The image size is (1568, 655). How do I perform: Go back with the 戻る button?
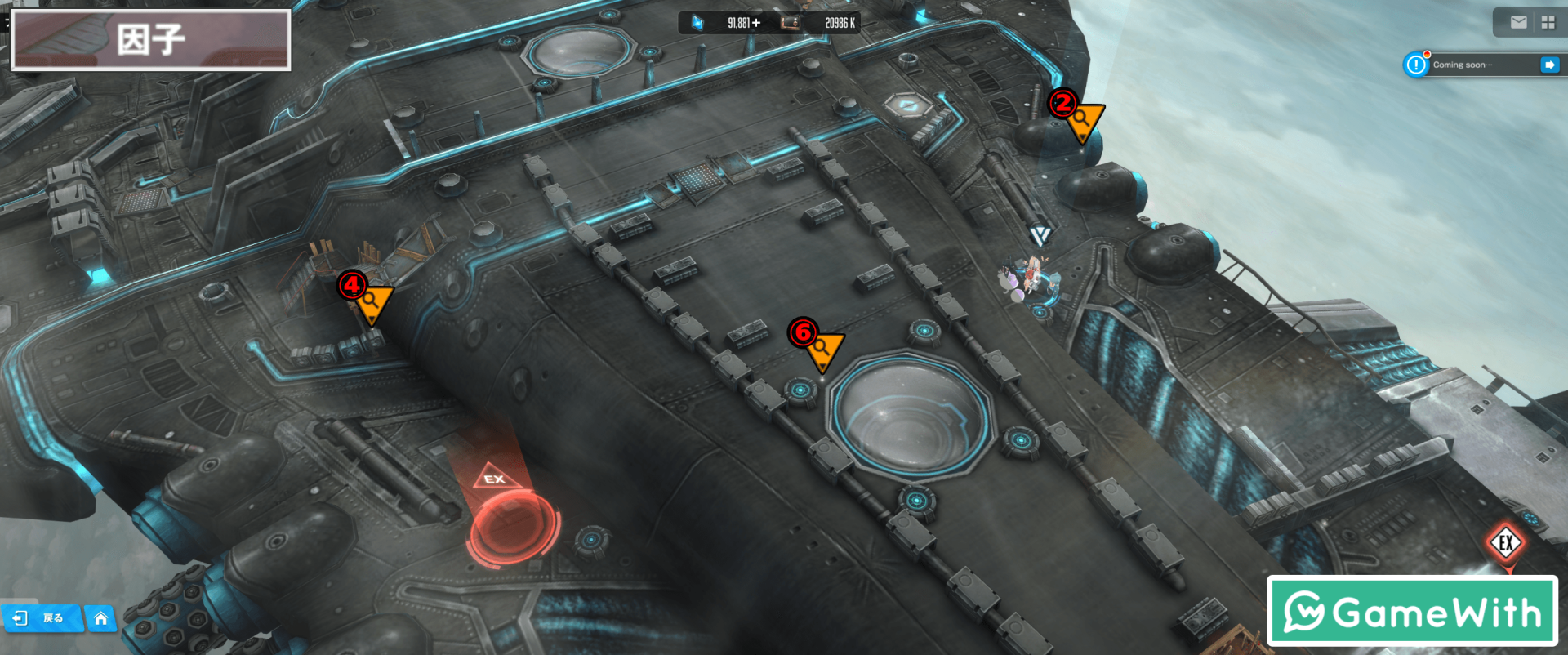pos(41,618)
